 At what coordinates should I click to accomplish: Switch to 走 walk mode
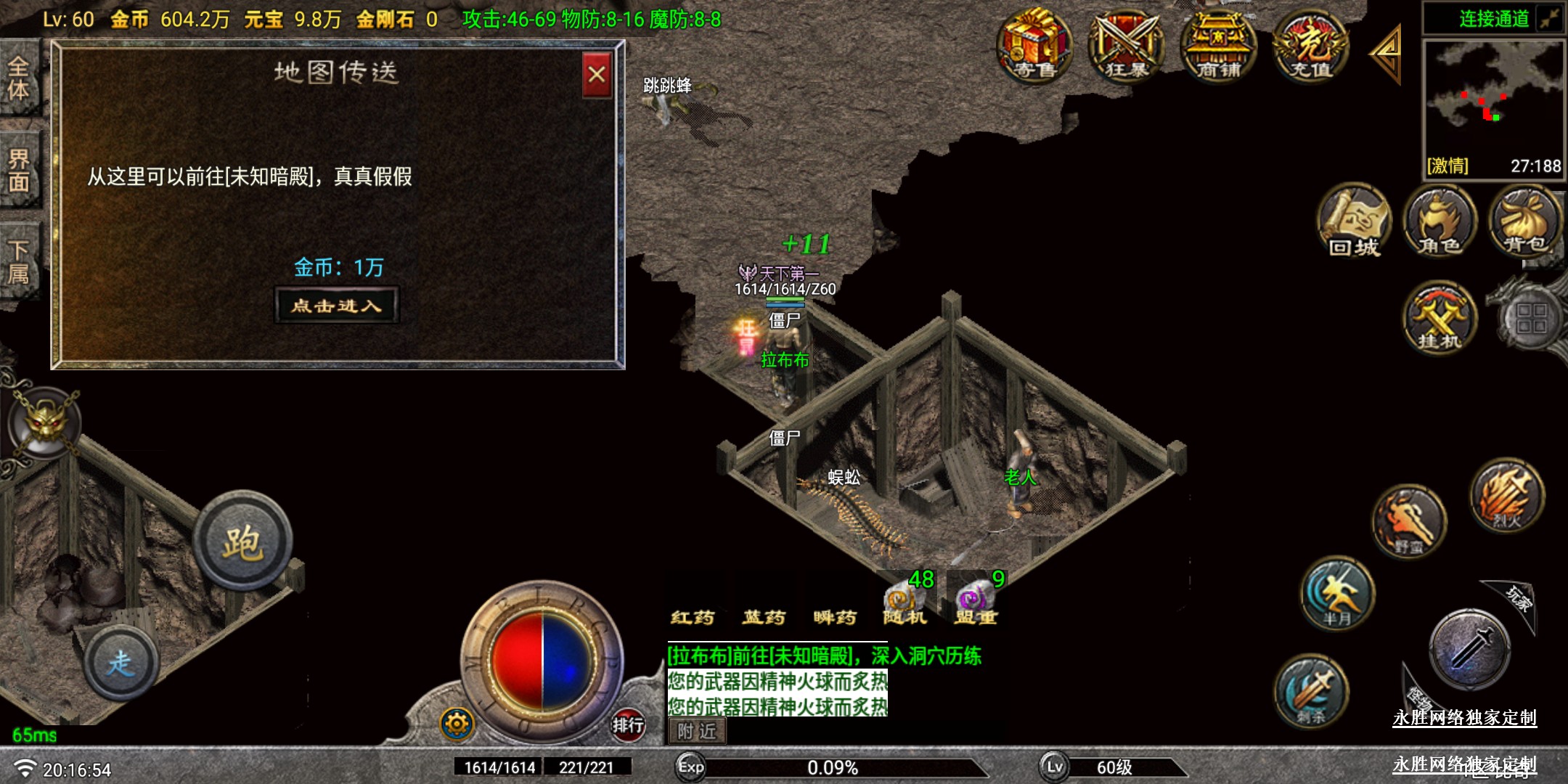pyautogui.click(x=121, y=662)
